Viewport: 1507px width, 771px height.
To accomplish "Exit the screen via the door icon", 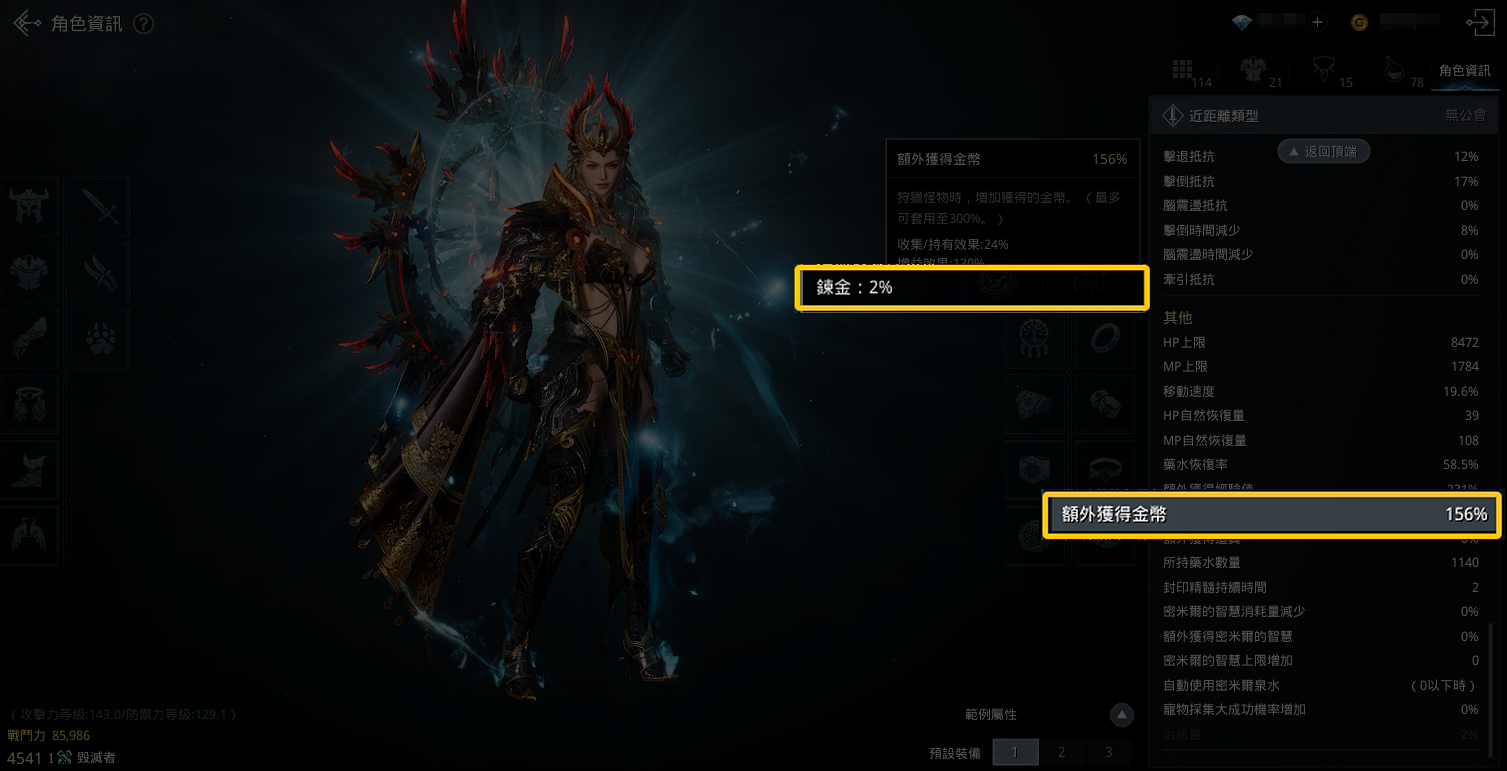I will (1478, 22).
